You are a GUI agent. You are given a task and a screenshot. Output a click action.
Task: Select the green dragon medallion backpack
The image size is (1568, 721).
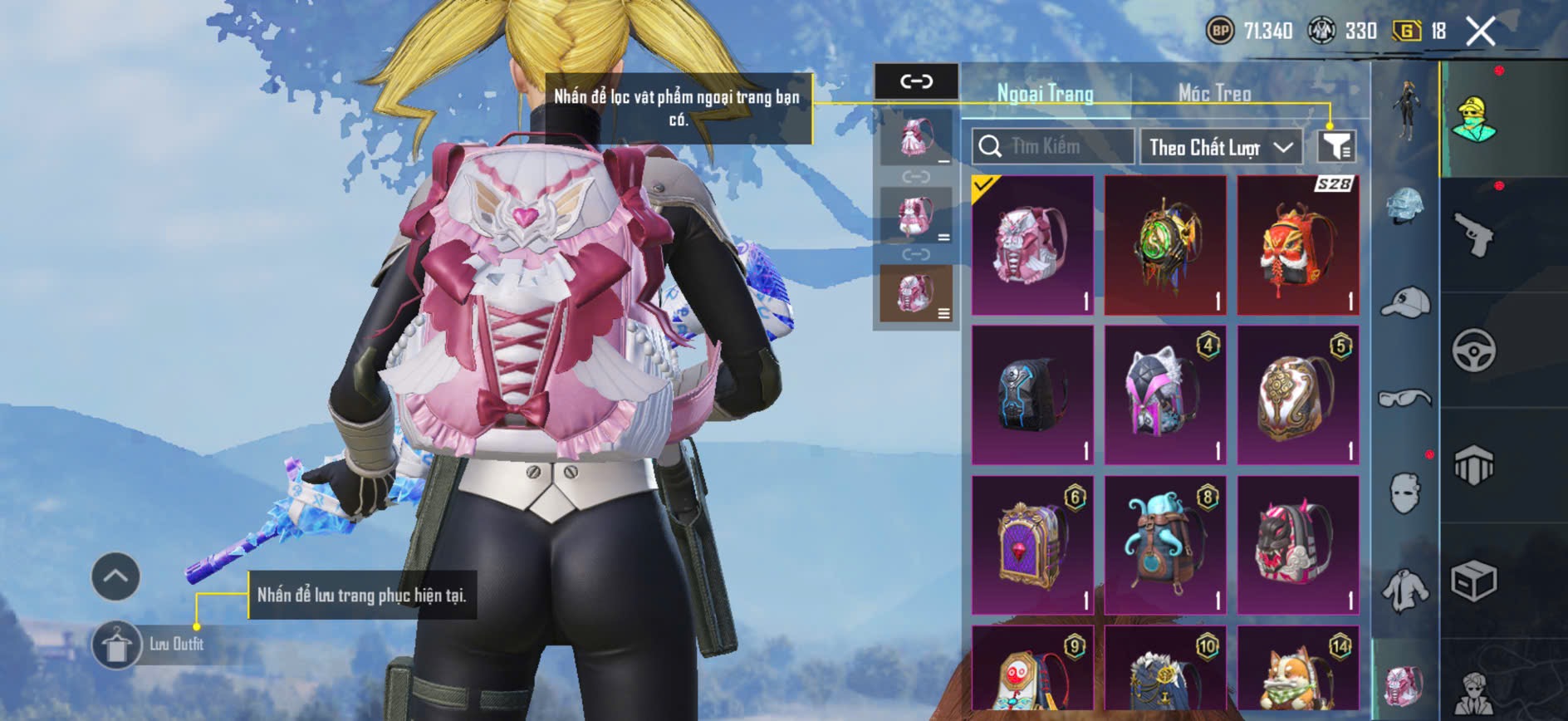(1165, 245)
